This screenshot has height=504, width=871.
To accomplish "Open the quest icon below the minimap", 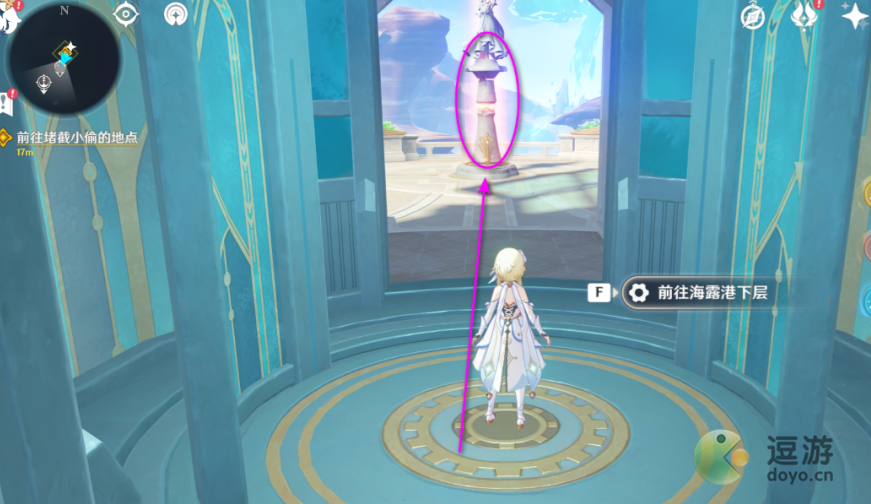I will point(6,104).
